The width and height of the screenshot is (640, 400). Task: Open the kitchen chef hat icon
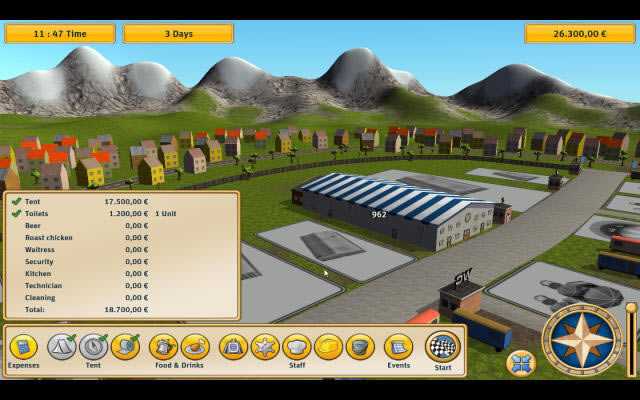(297, 347)
